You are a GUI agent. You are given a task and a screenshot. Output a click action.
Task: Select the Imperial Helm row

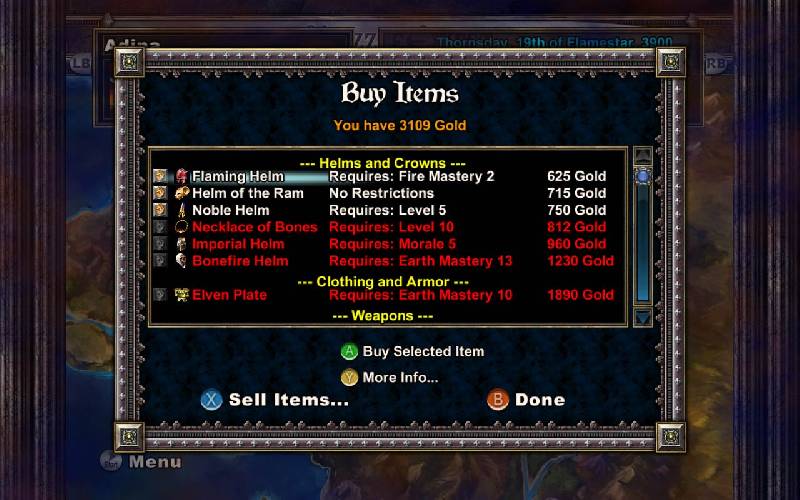point(238,244)
